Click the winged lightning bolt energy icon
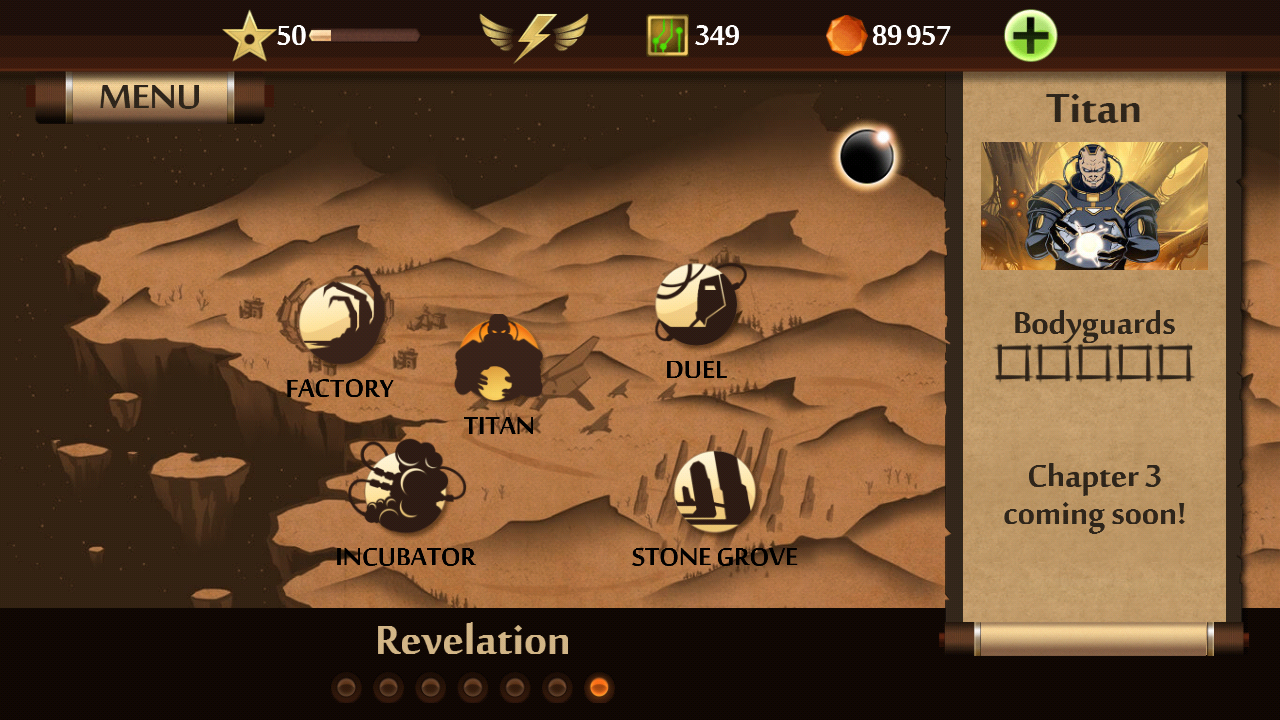Image resolution: width=1280 pixels, height=720 pixels. (x=533, y=36)
